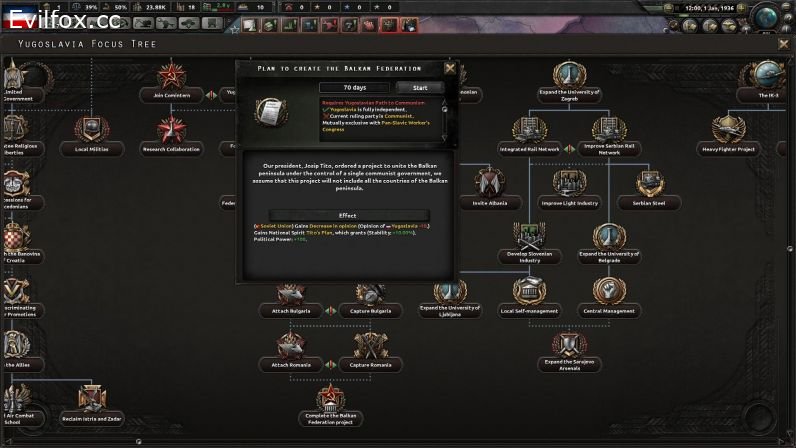Select the Integrated Rail Network focus

click(531, 132)
